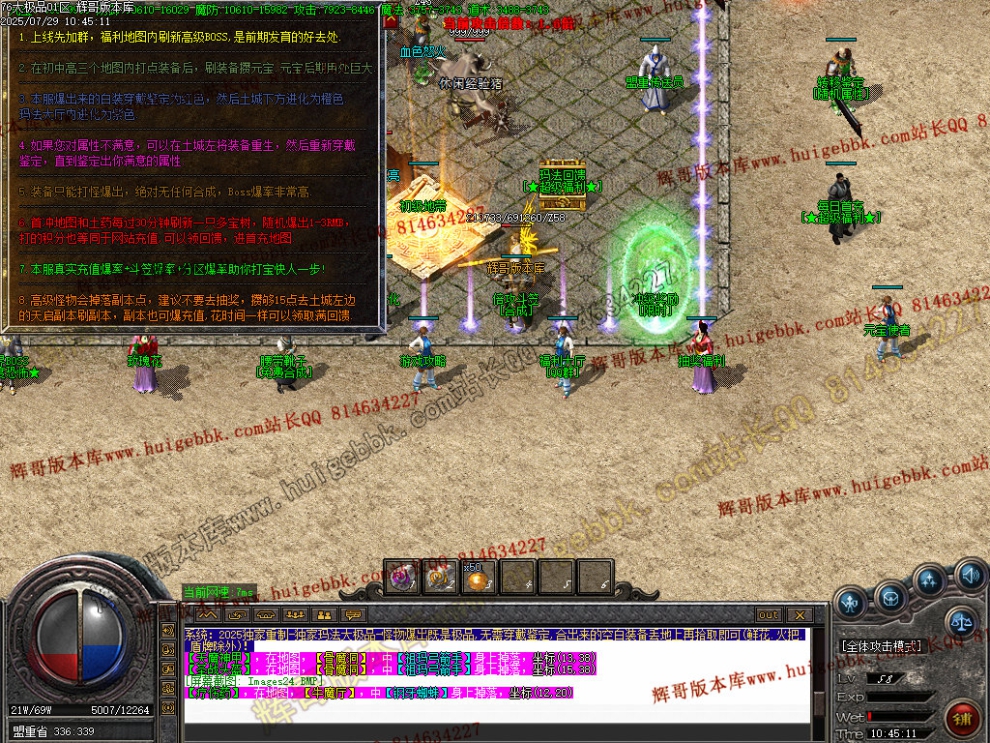The width and height of the screenshot is (990, 743).
Task: Use the purple gem item in hotbar
Action: (x=403, y=577)
